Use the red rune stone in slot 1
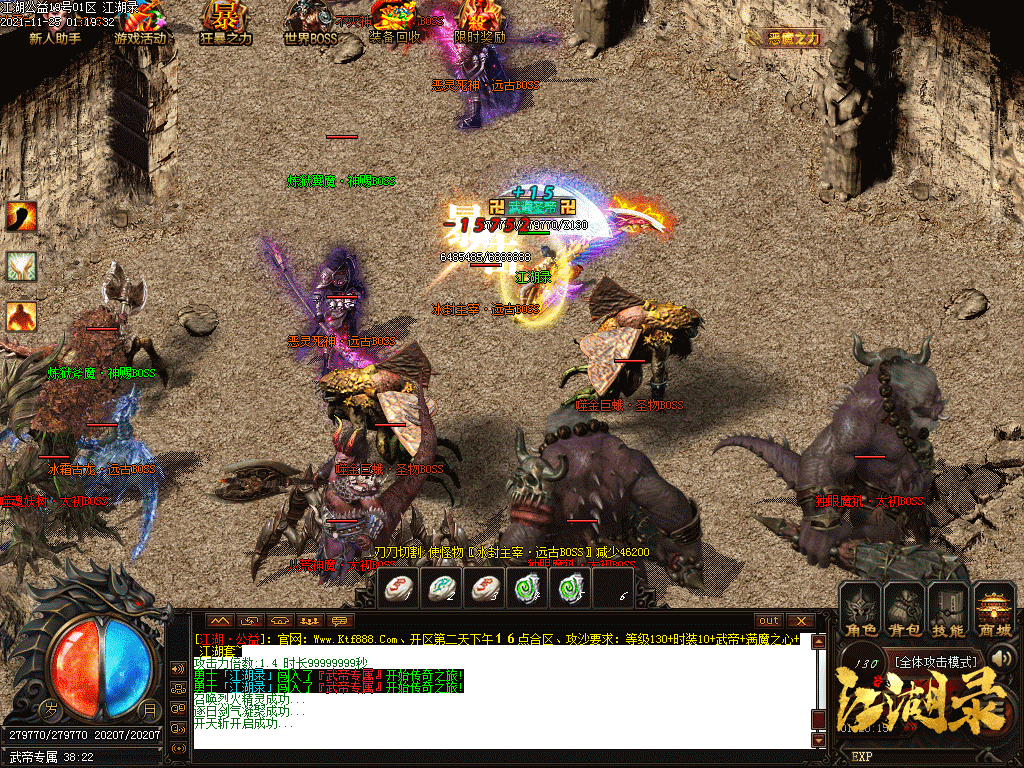The image size is (1024, 768). pyautogui.click(x=402, y=588)
